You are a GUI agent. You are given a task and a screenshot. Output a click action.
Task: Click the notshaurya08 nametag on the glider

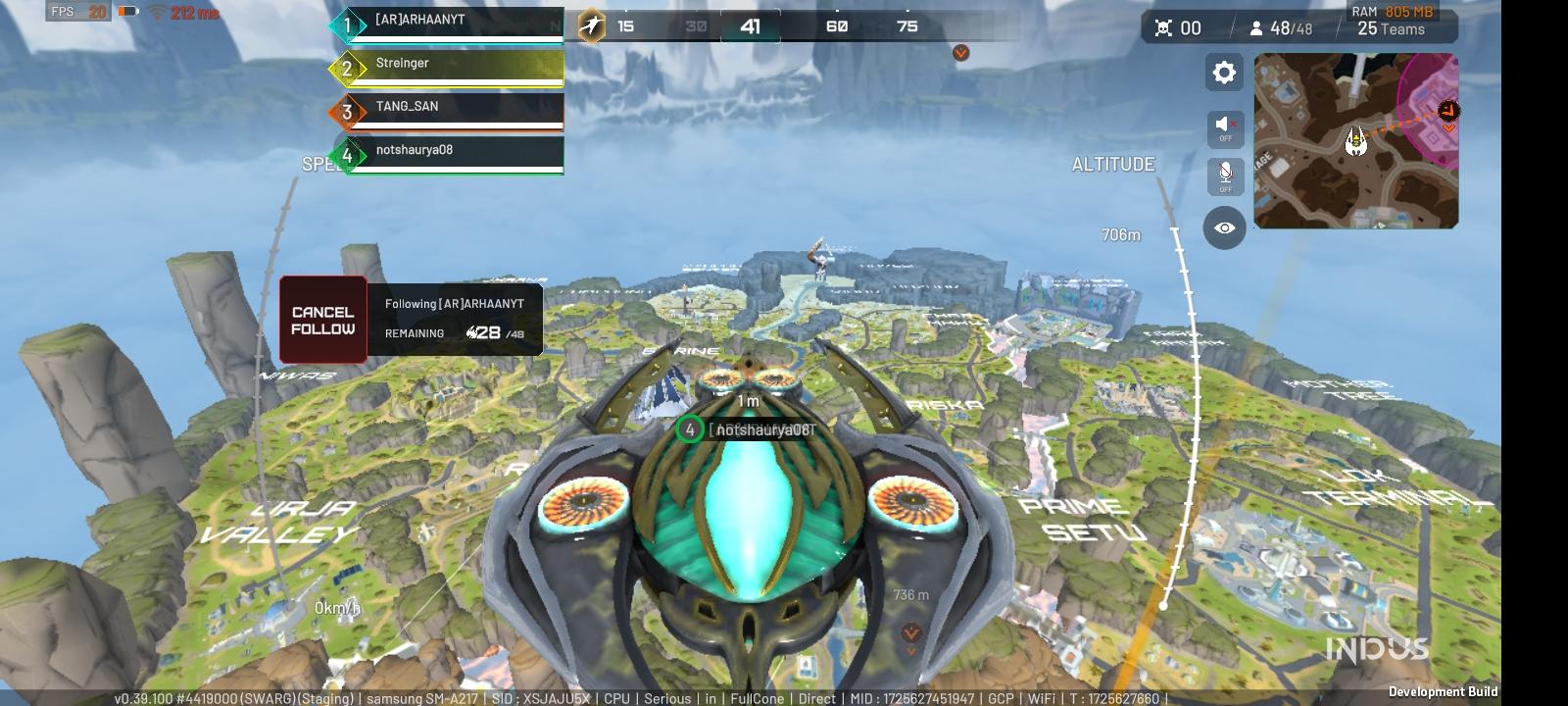[x=763, y=428]
